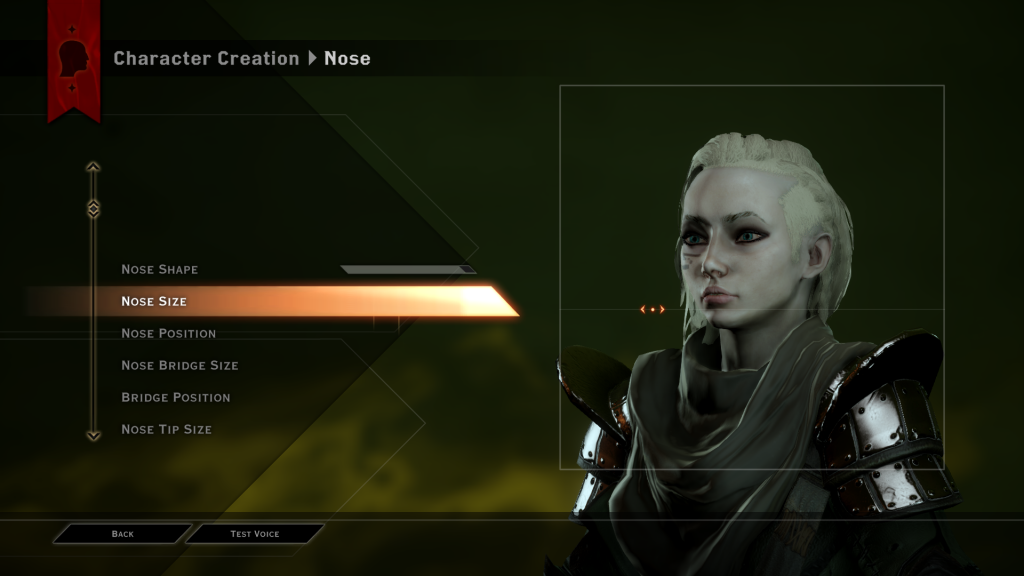Choose the Bridge Position entry
Viewport: 1024px width, 576px height.
(176, 397)
